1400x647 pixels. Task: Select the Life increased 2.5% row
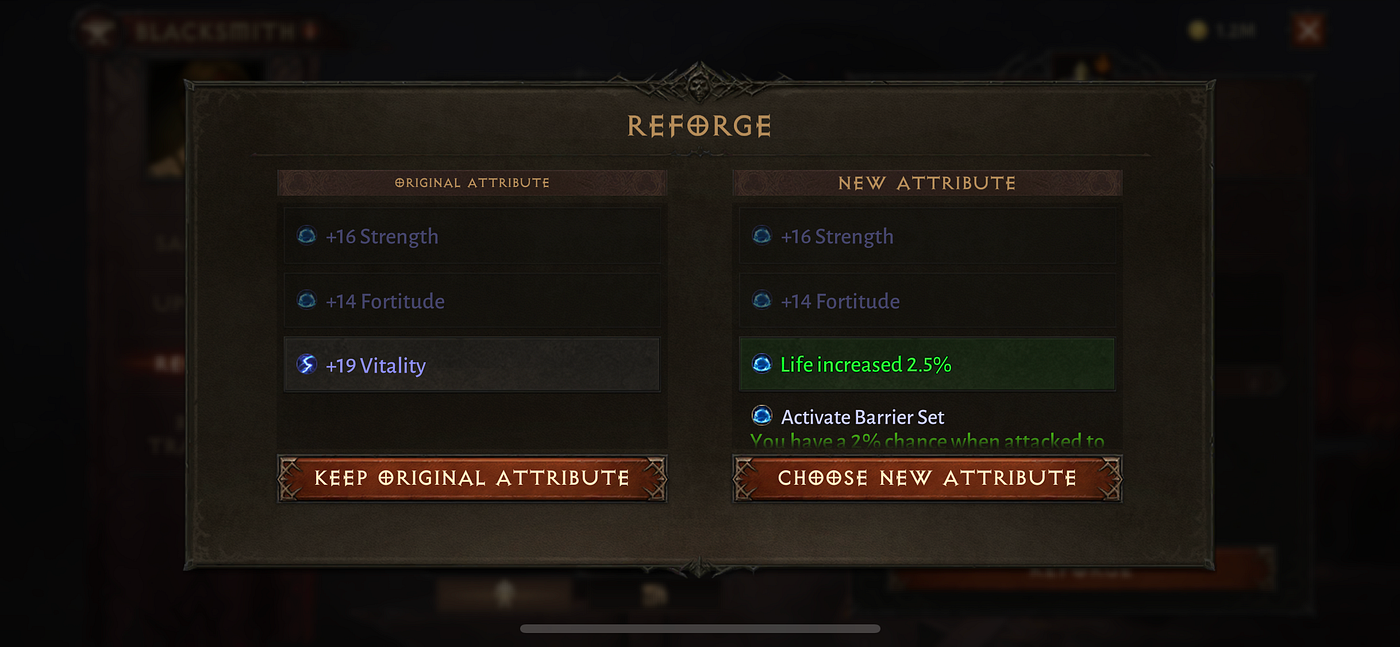click(x=927, y=365)
